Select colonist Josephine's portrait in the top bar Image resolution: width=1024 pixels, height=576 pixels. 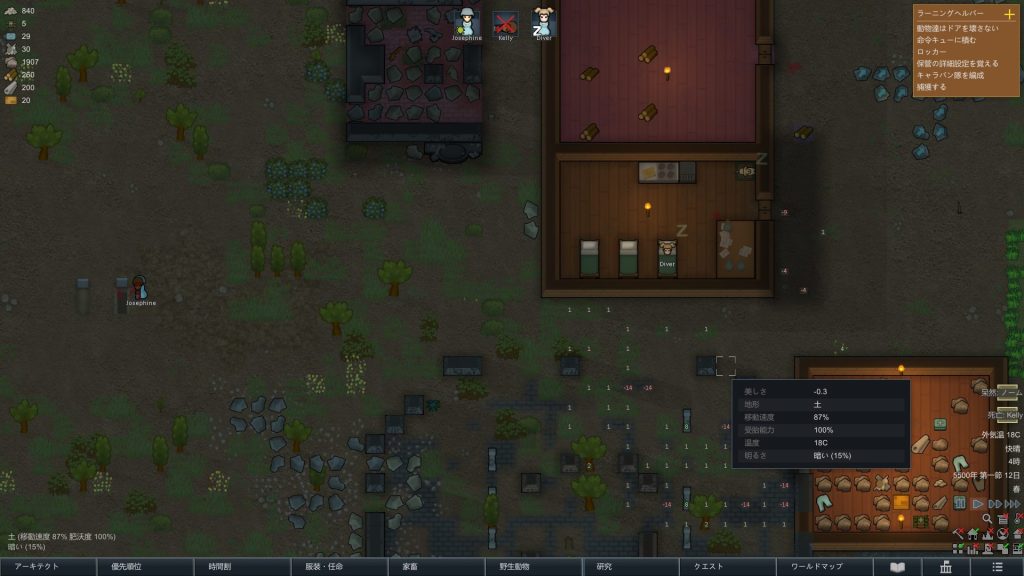pos(466,22)
